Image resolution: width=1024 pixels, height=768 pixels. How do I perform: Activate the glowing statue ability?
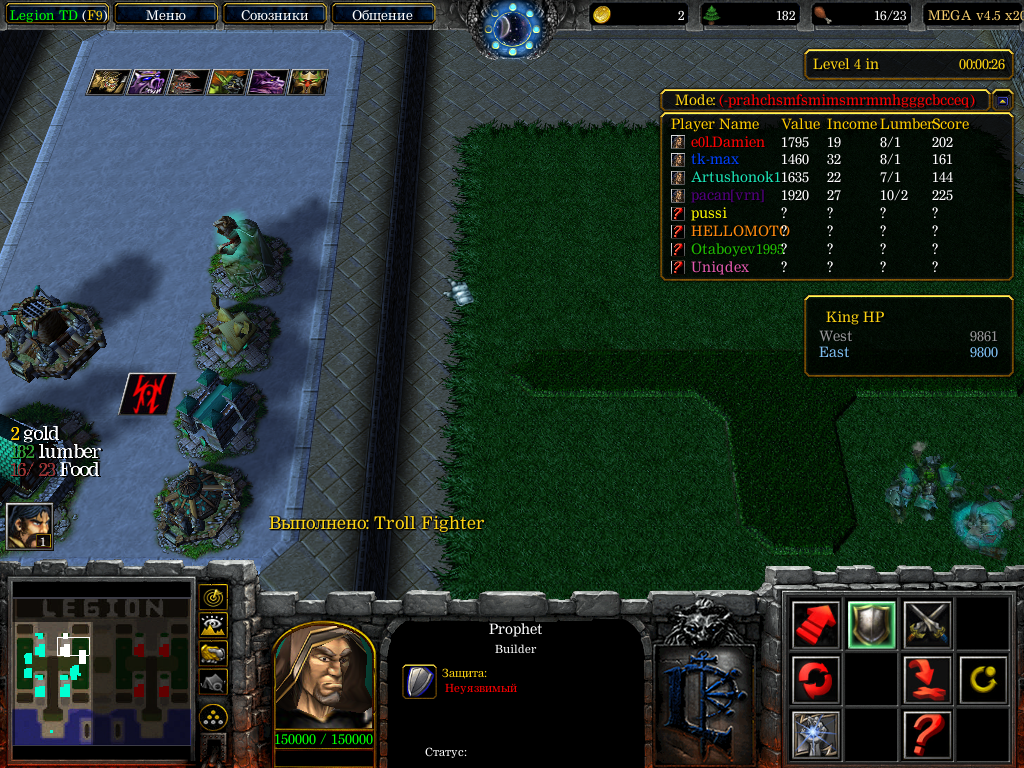(x=816, y=735)
